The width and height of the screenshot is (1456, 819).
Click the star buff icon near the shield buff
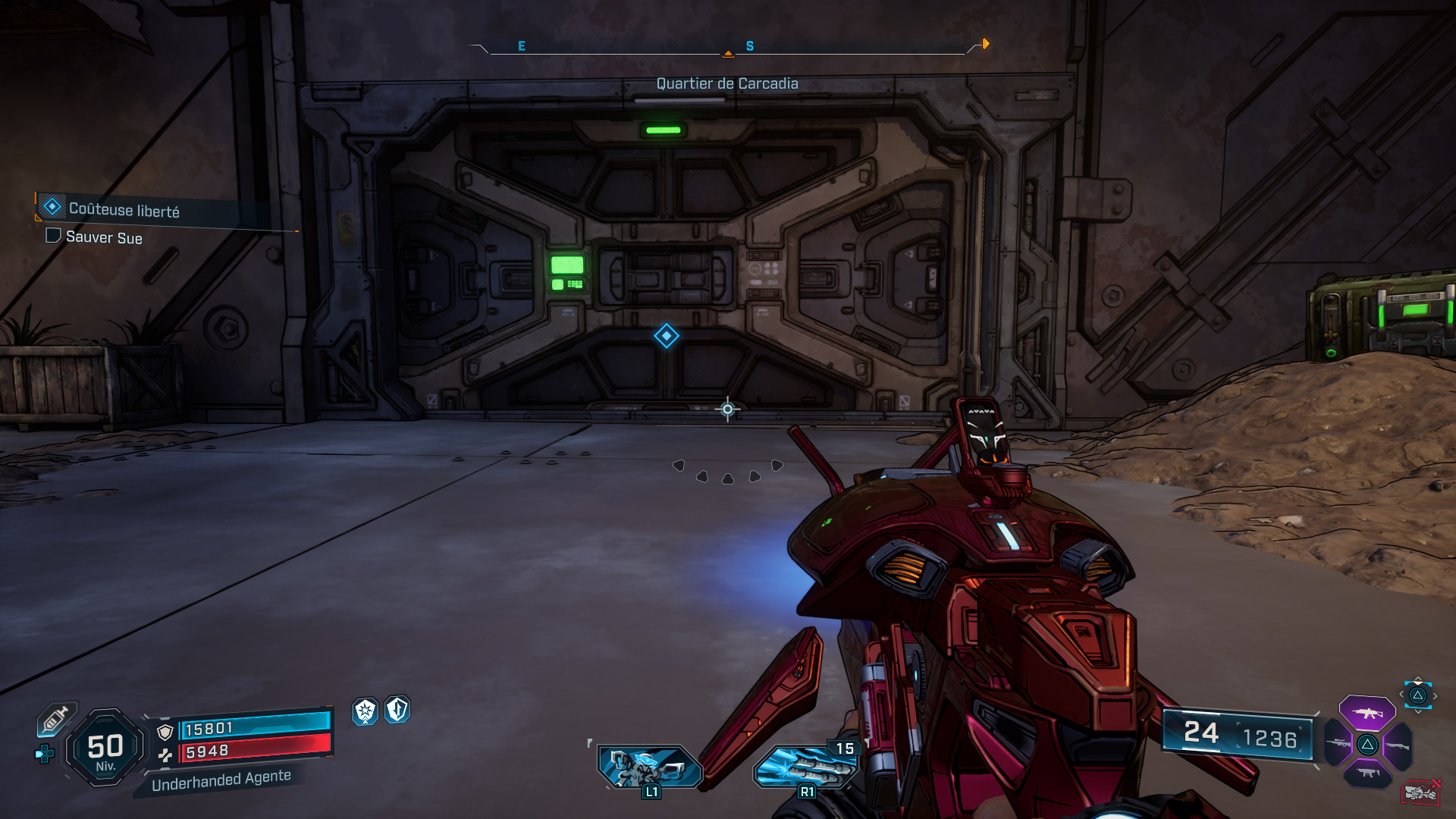[366, 711]
